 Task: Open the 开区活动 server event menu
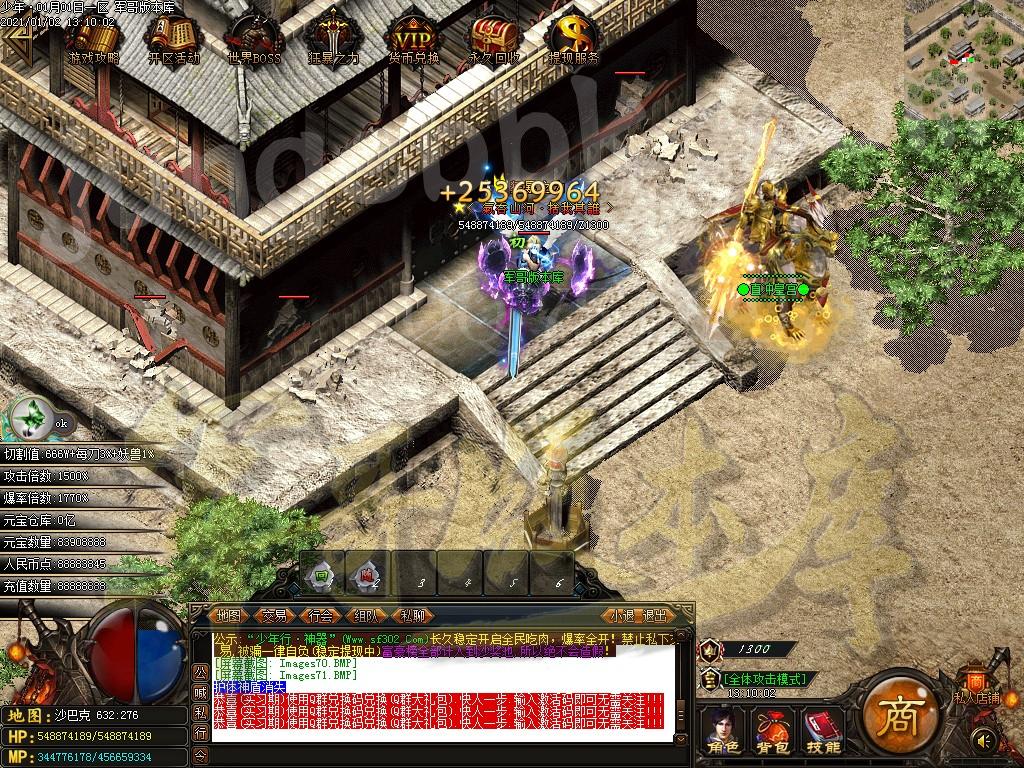(x=174, y=40)
